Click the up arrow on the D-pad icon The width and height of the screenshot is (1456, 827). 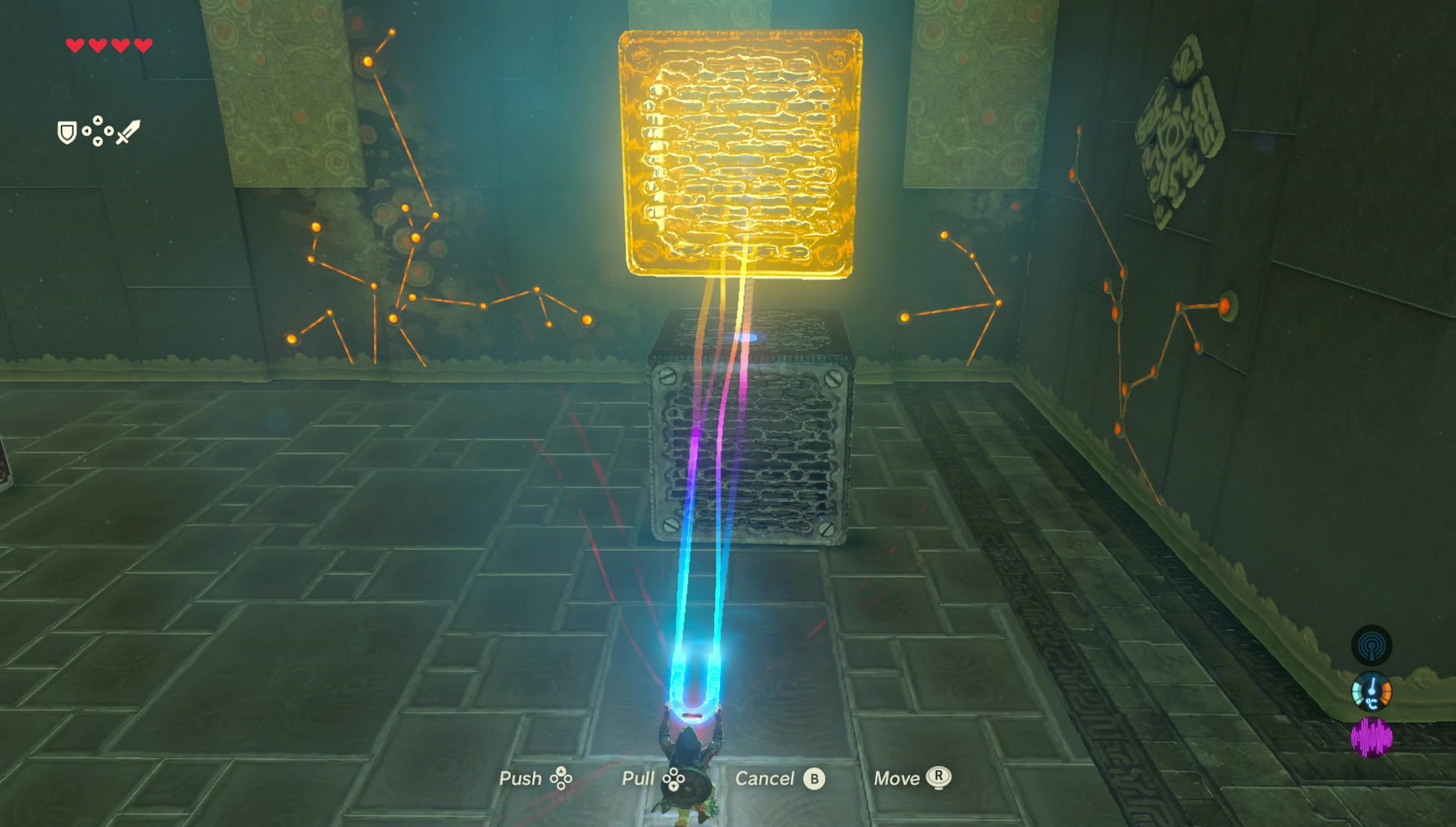coord(97,120)
